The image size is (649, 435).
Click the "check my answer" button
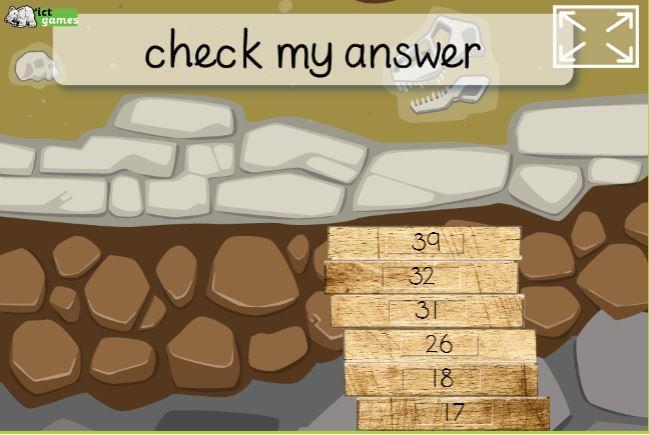pyautogui.click(x=312, y=50)
